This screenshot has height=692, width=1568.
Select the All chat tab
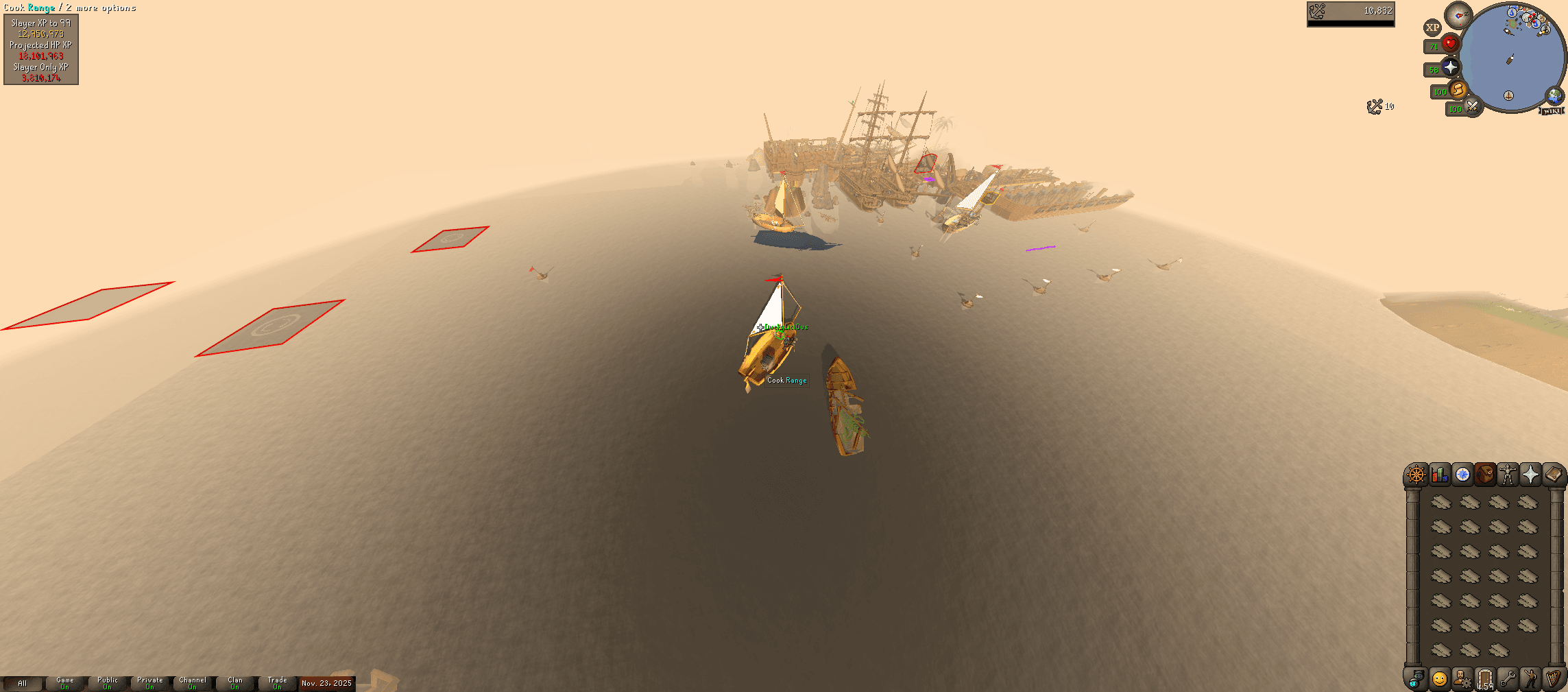point(23,683)
